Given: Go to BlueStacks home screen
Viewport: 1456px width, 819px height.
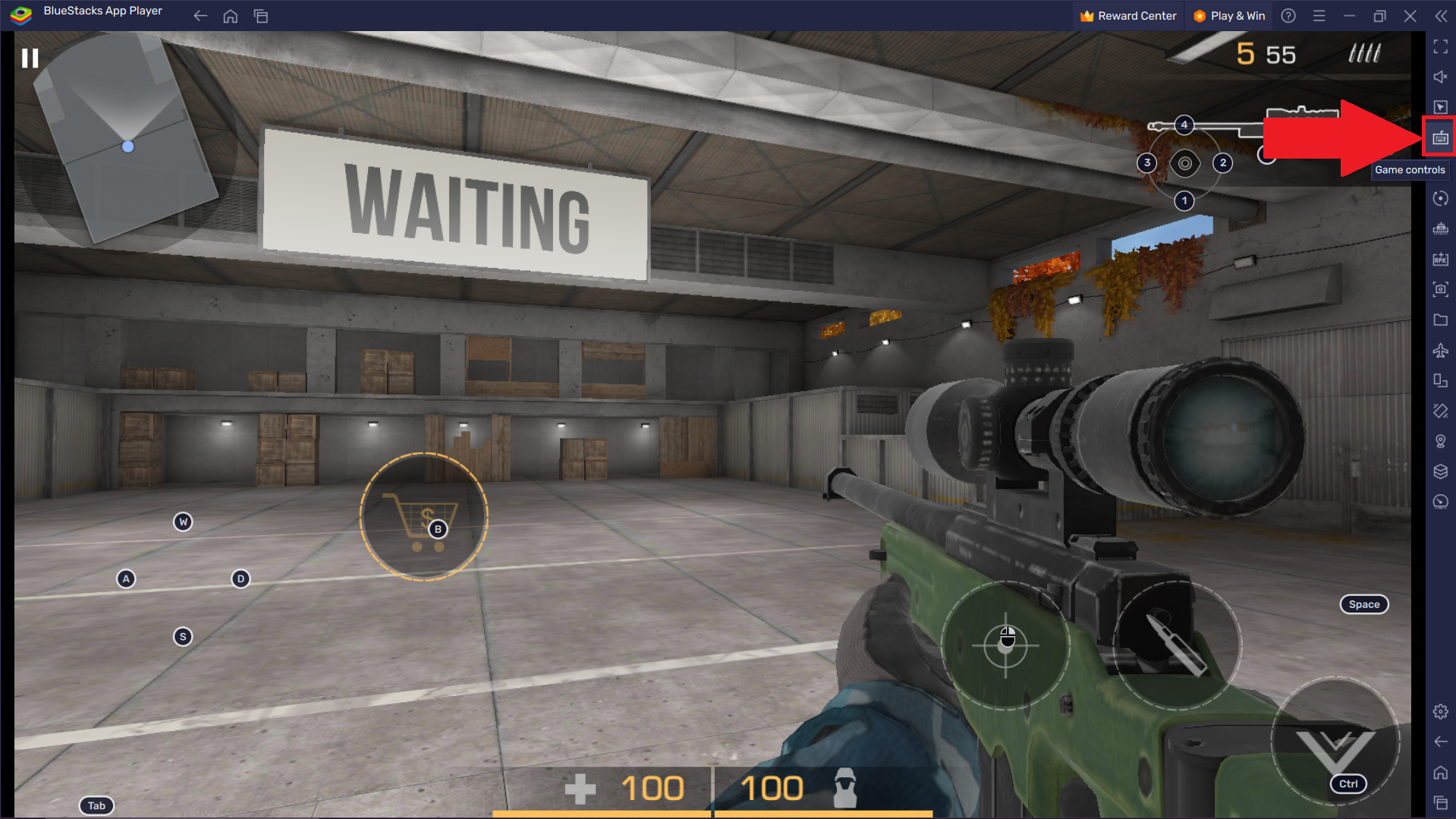Looking at the screenshot, I should (x=231, y=16).
